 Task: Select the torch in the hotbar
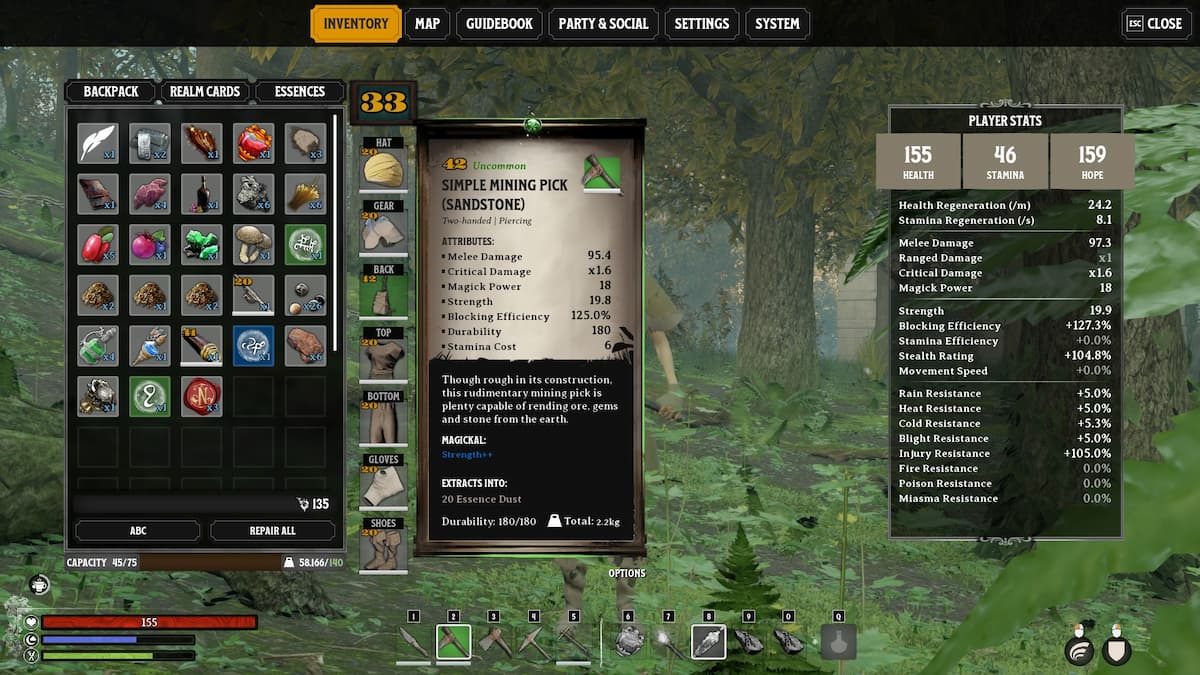coord(668,642)
